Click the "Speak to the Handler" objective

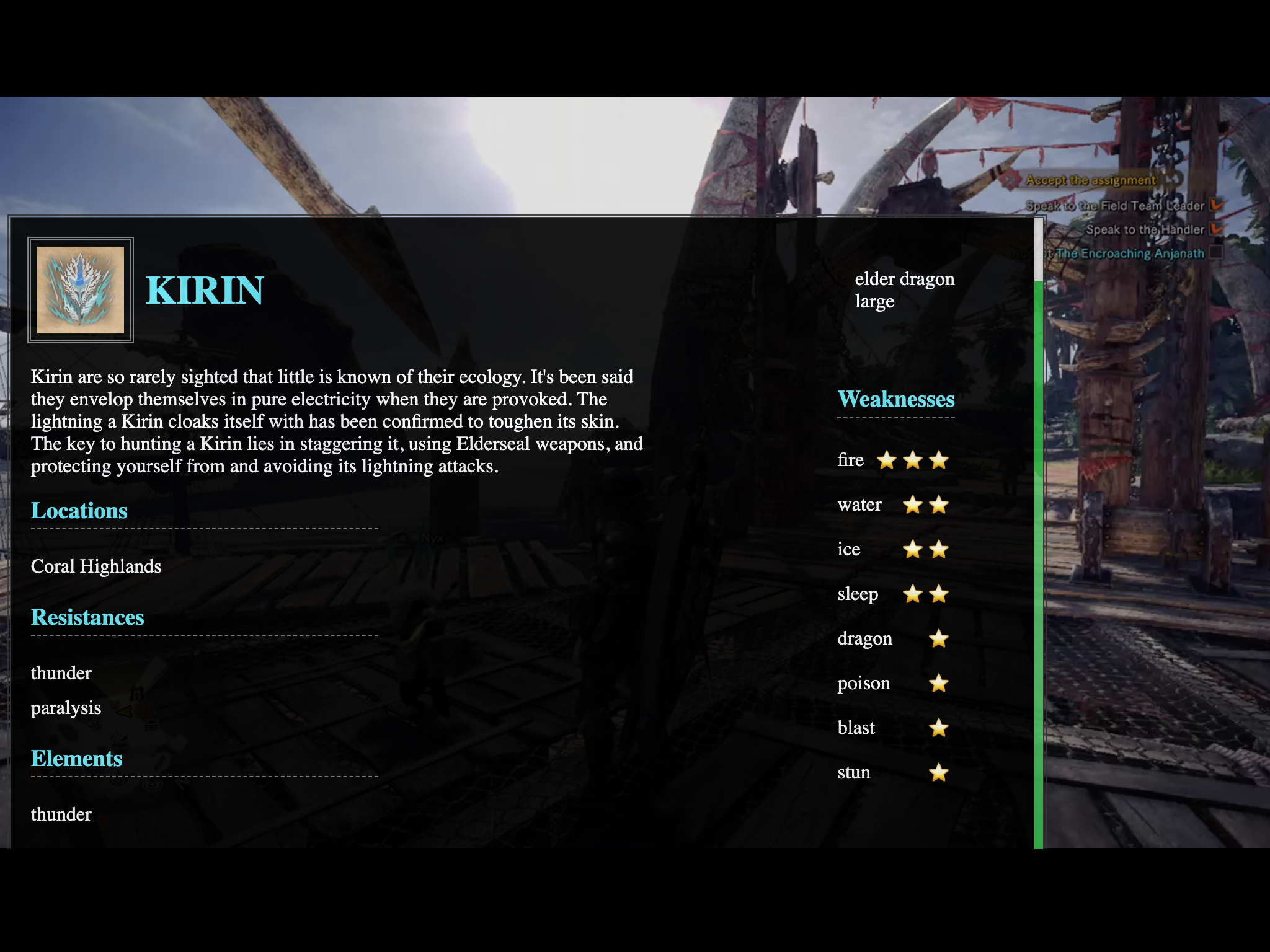pos(1144,230)
